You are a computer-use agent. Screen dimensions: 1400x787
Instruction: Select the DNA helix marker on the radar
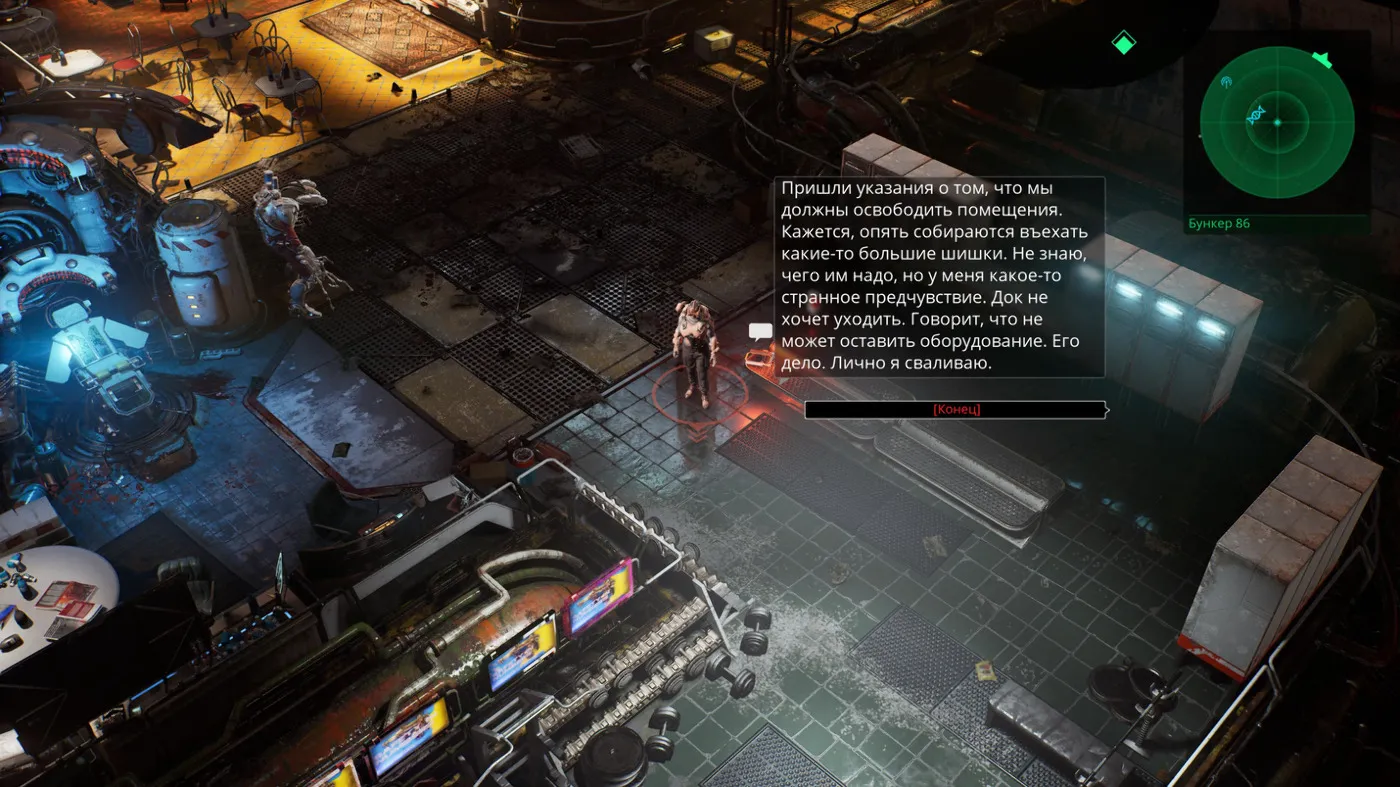(1256, 114)
